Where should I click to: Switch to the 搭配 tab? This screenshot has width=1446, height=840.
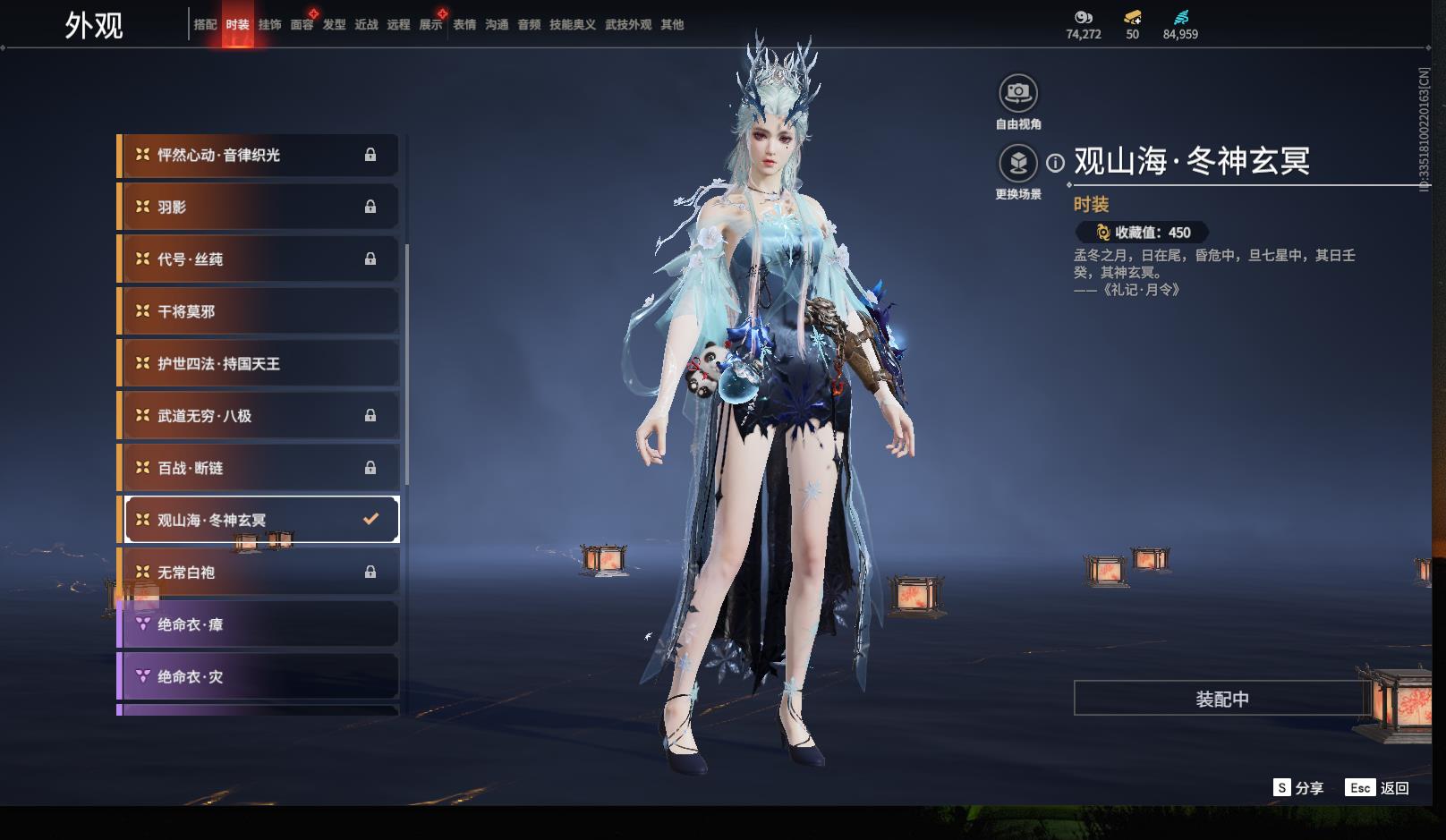click(x=205, y=25)
